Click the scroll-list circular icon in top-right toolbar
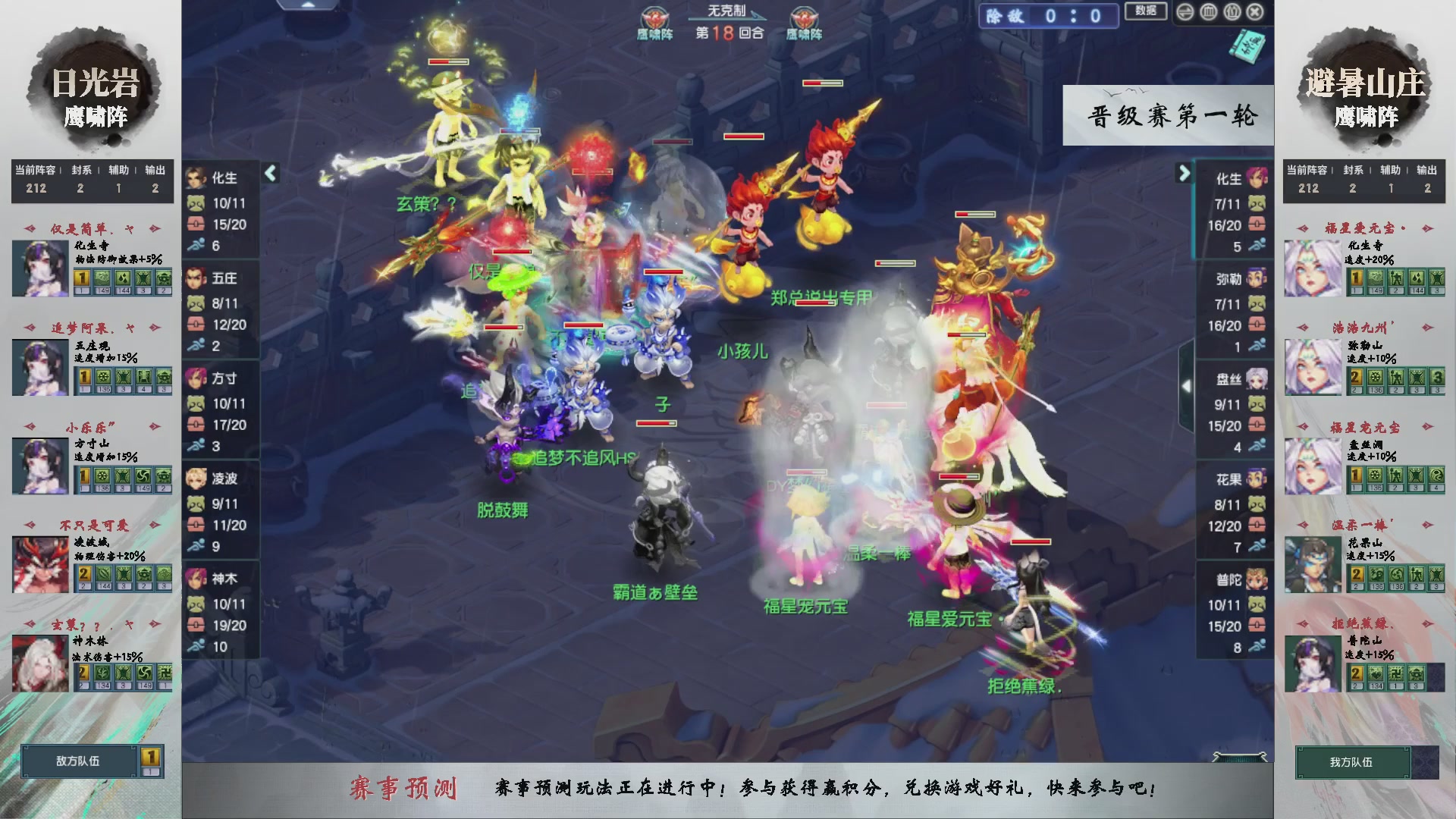Viewport: 1456px width, 819px height. (x=1232, y=11)
